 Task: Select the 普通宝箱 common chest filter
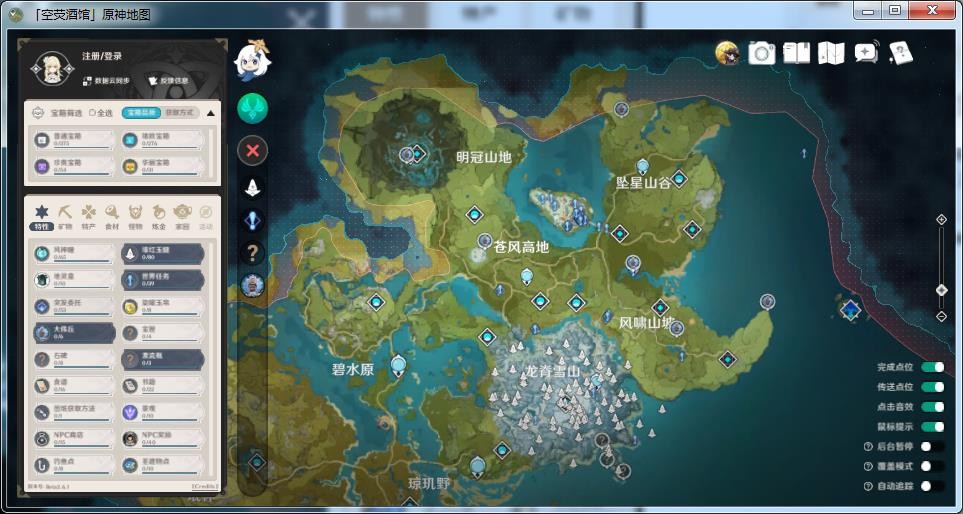coord(70,140)
